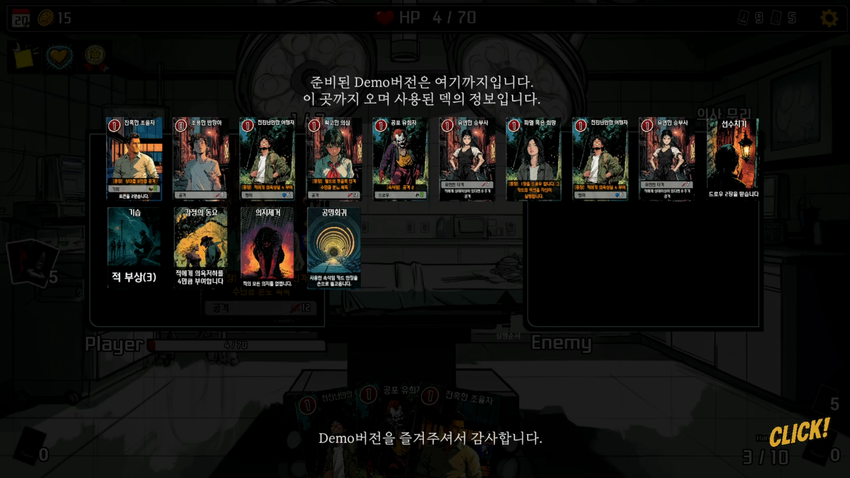Open the yellow sticky note icon
This screenshot has height=478, width=850.
[x=23, y=56]
